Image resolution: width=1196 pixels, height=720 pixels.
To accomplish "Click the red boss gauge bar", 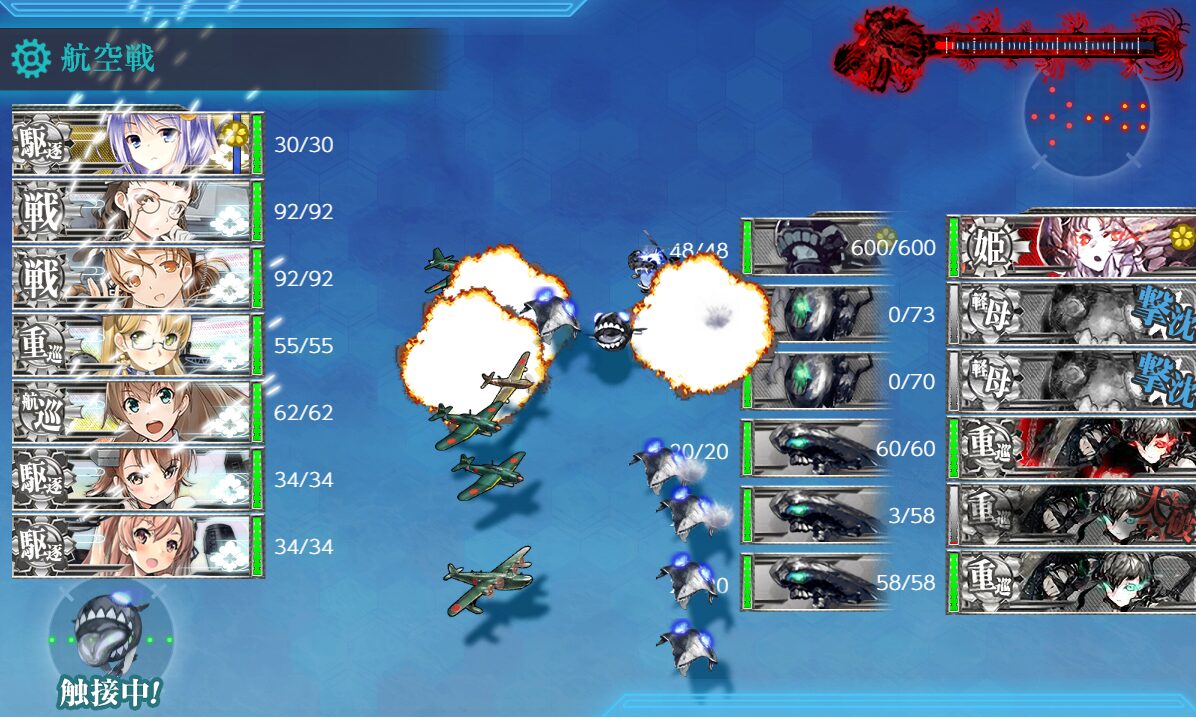I will pyautogui.click(x=1040, y=45).
